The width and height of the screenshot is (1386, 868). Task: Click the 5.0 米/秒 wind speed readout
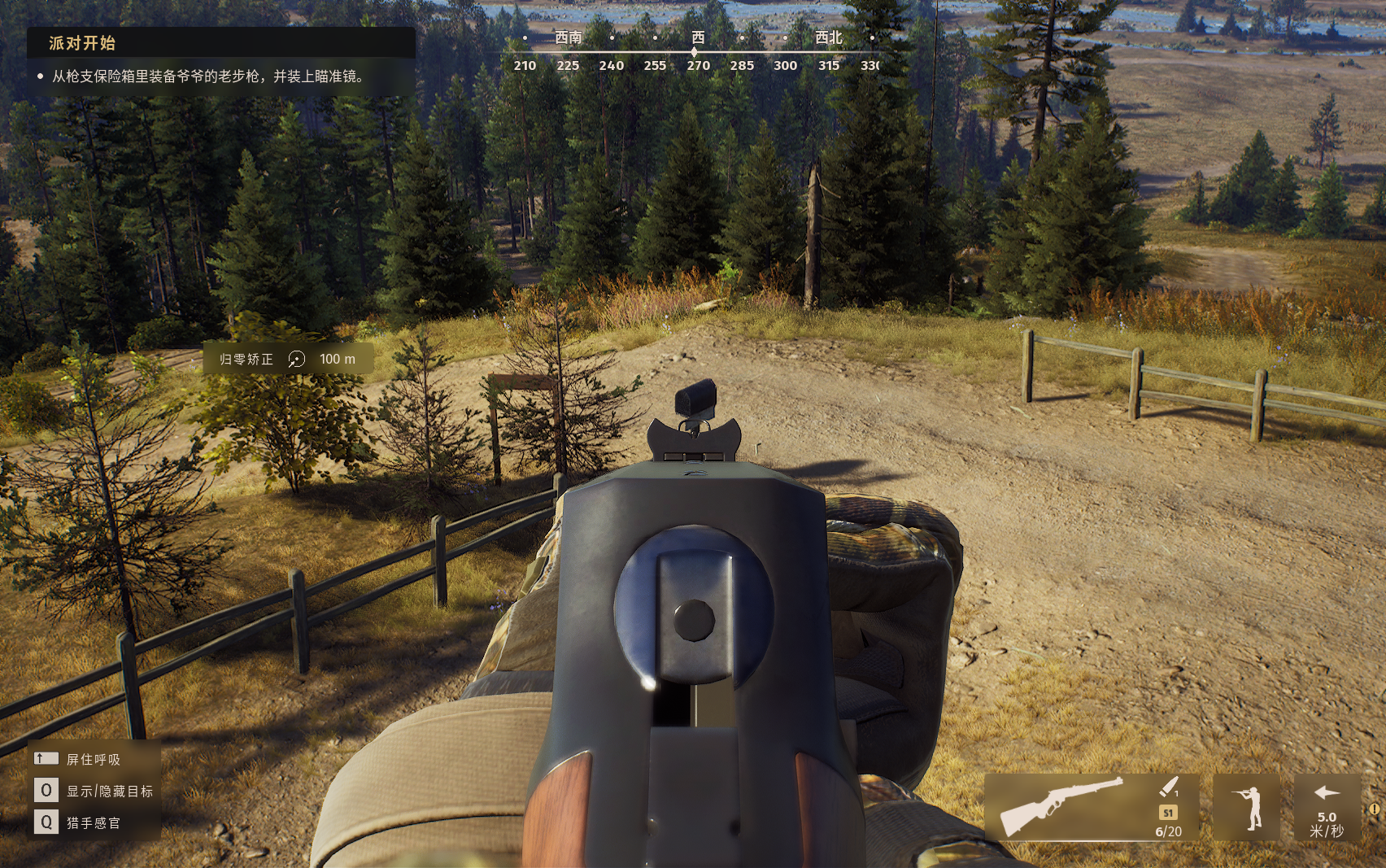1327,822
